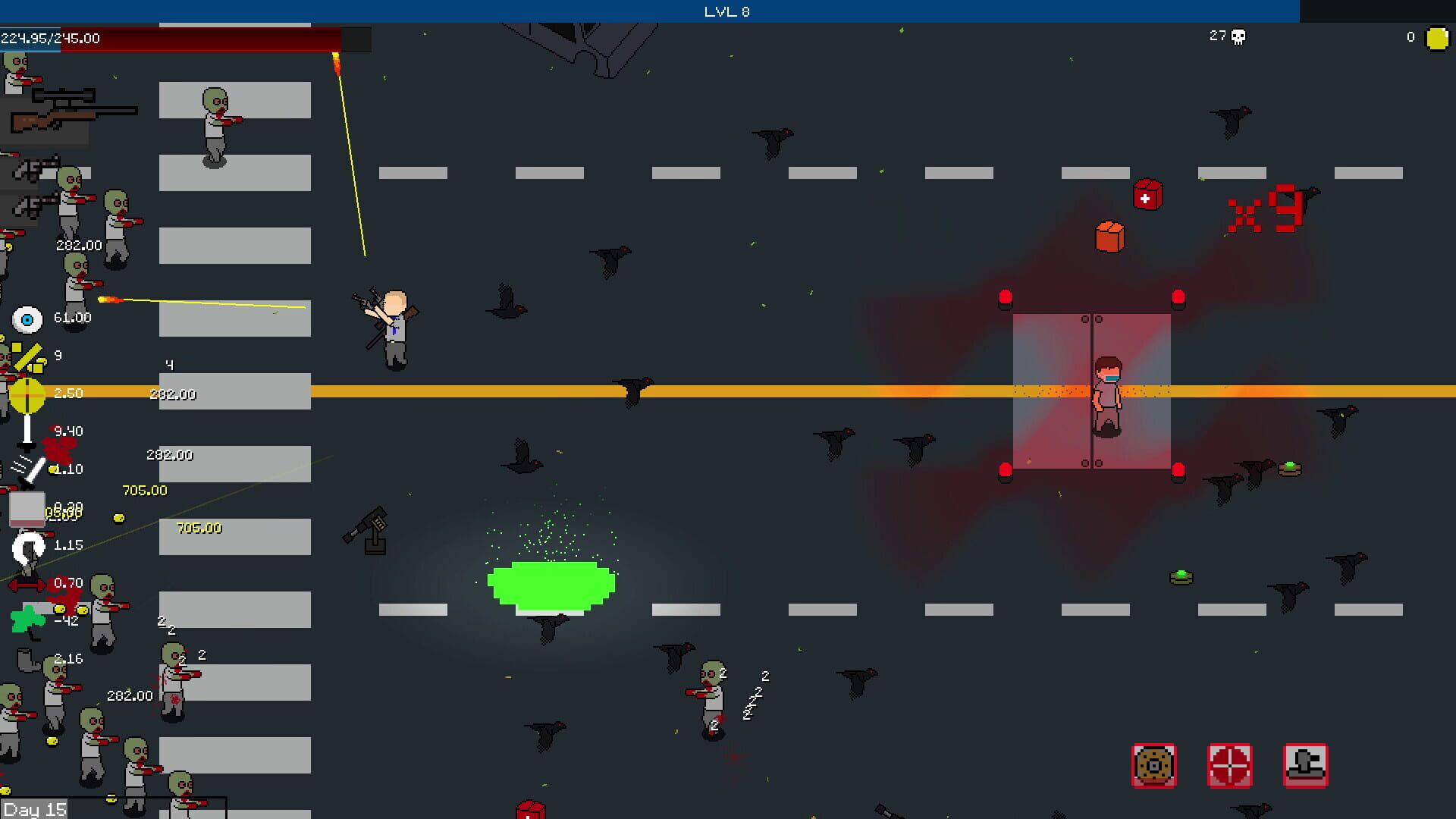Image resolution: width=1456 pixels, height=819 pixels.
Task: Select the red crosshair targeting icon
Action: click(x=1230, y=767)
